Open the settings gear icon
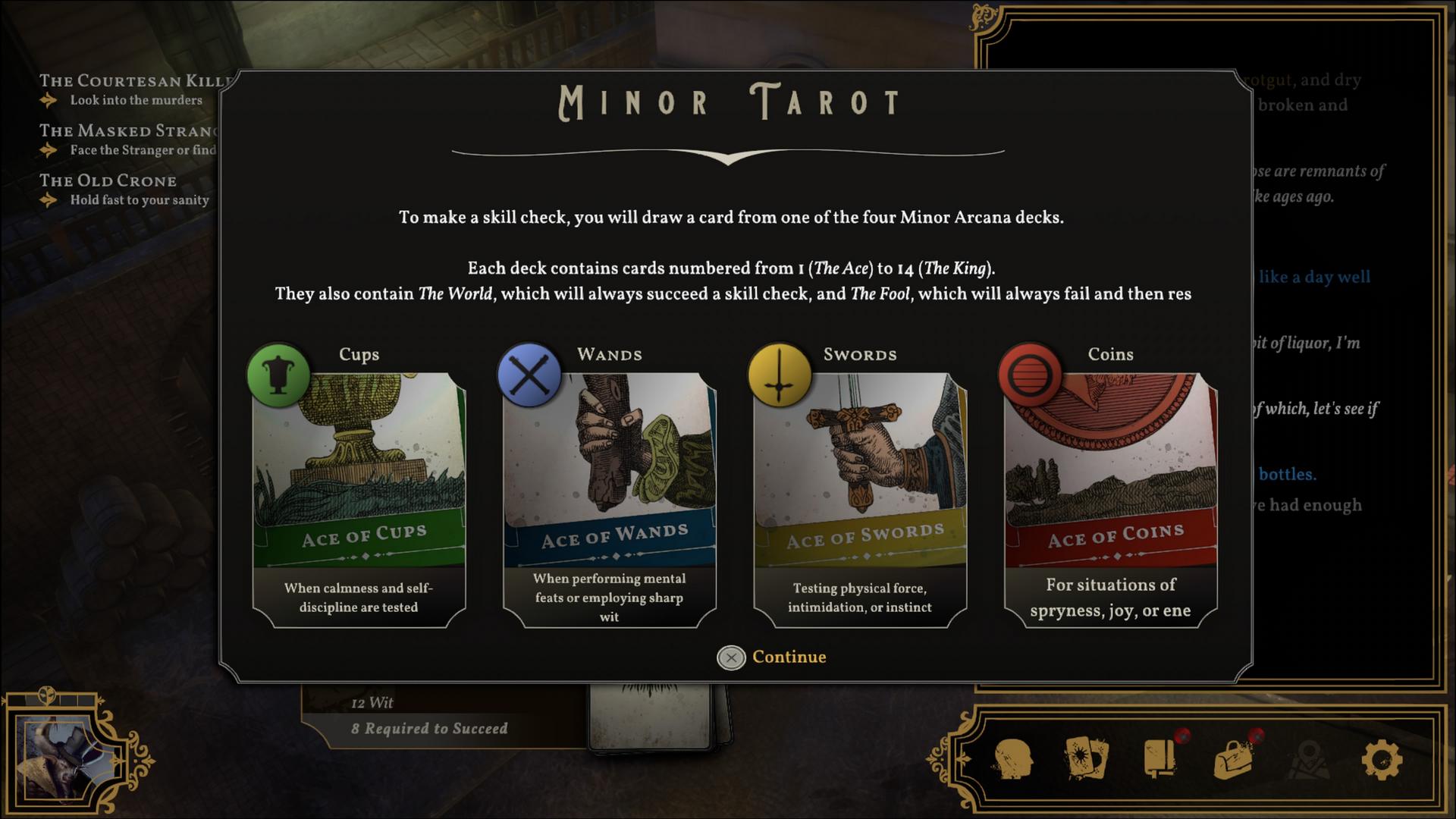 pos(1381,759)
